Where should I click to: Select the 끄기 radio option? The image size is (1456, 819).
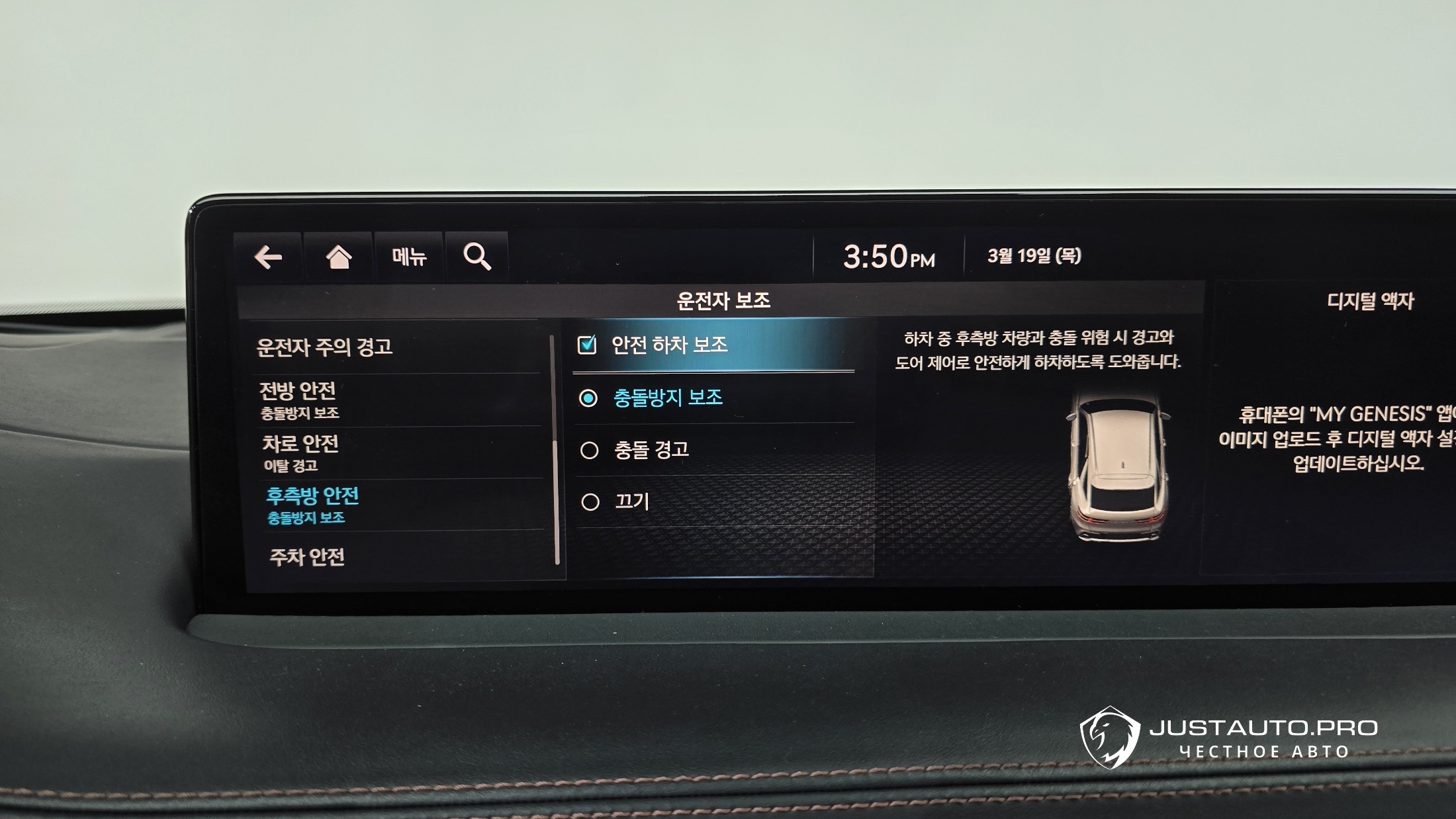click(590, 502)
